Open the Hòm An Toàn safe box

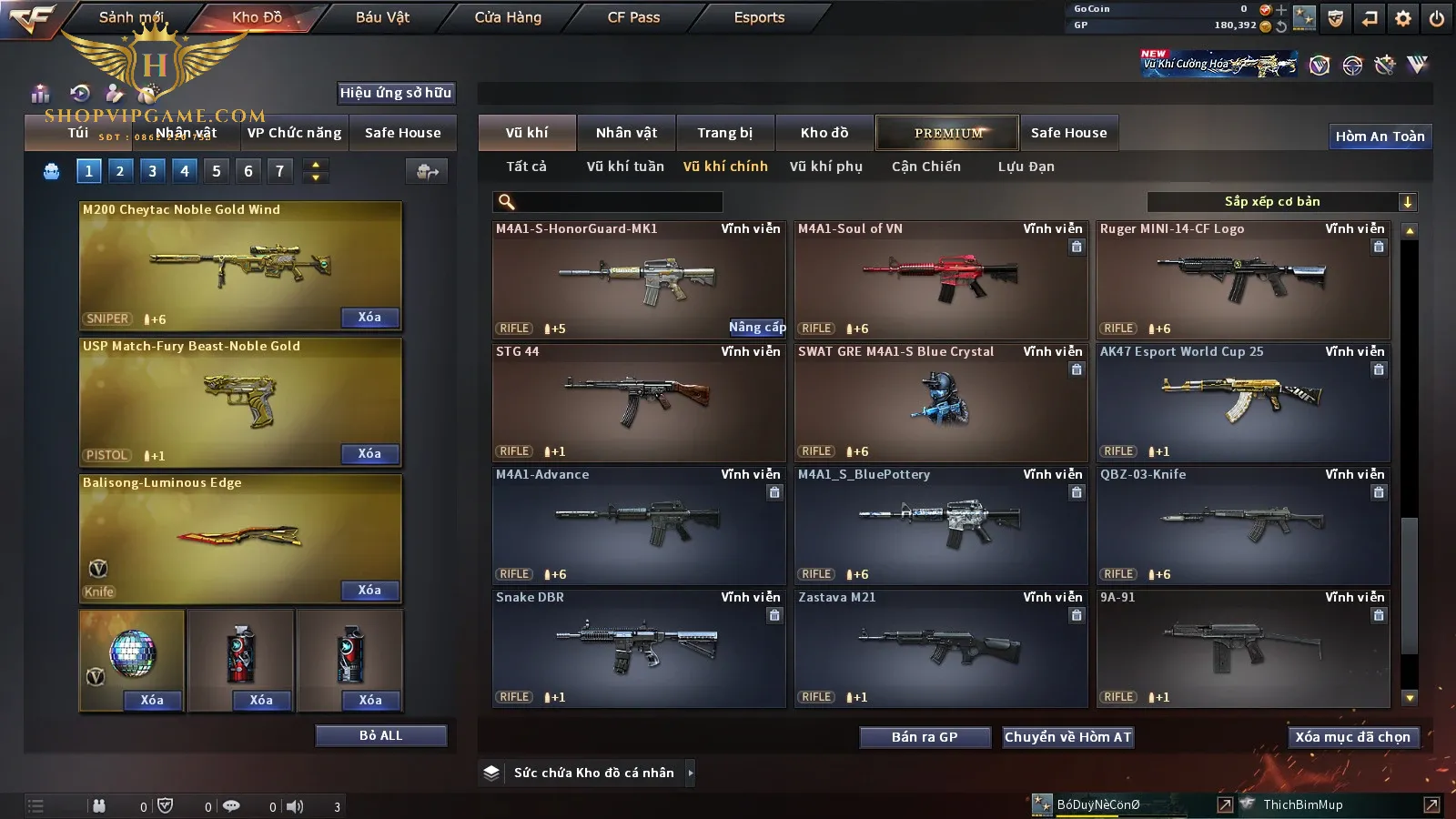[x=1380, y=136]
